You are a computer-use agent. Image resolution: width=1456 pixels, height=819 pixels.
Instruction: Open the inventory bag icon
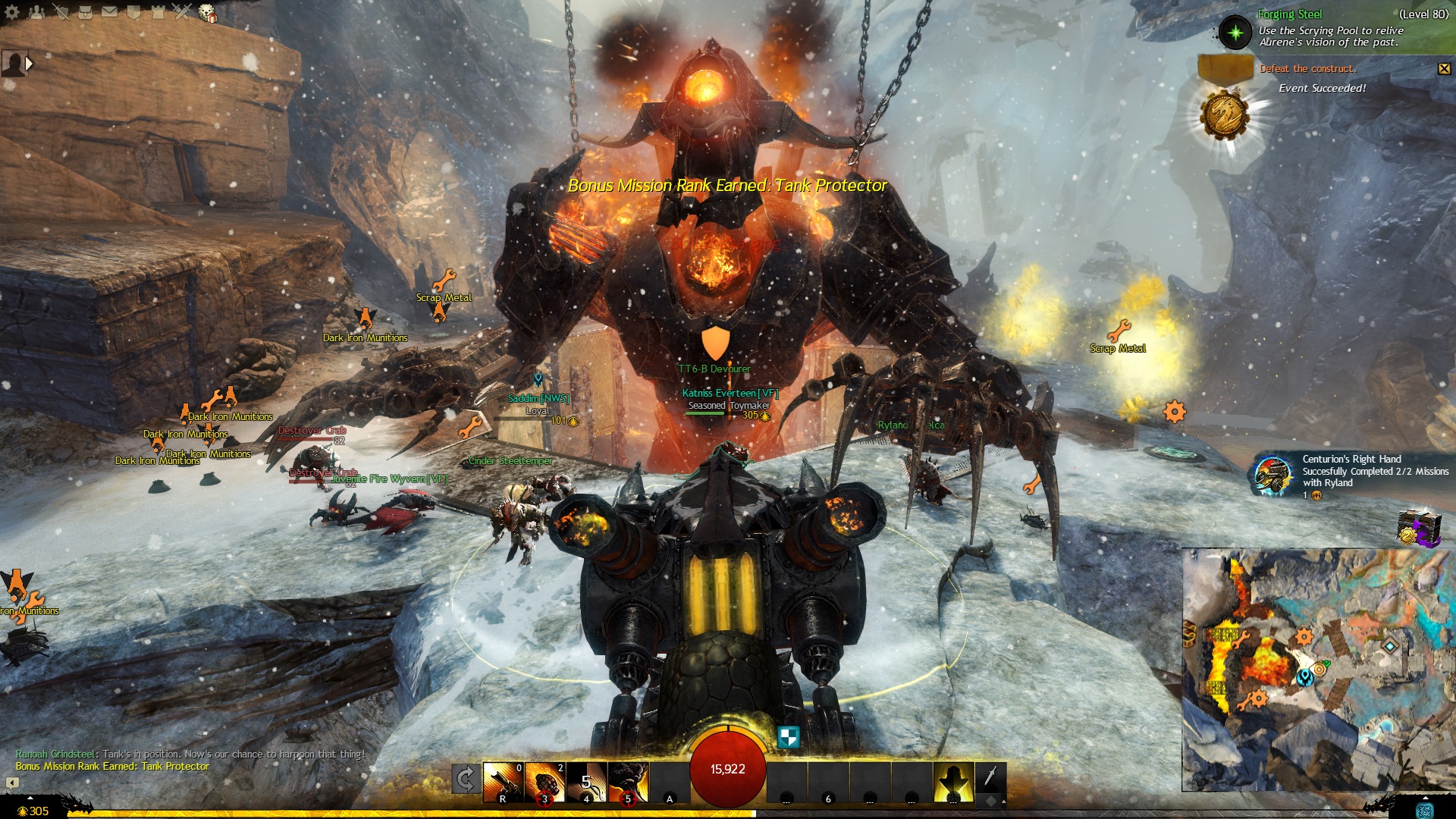tap(85, 12)
